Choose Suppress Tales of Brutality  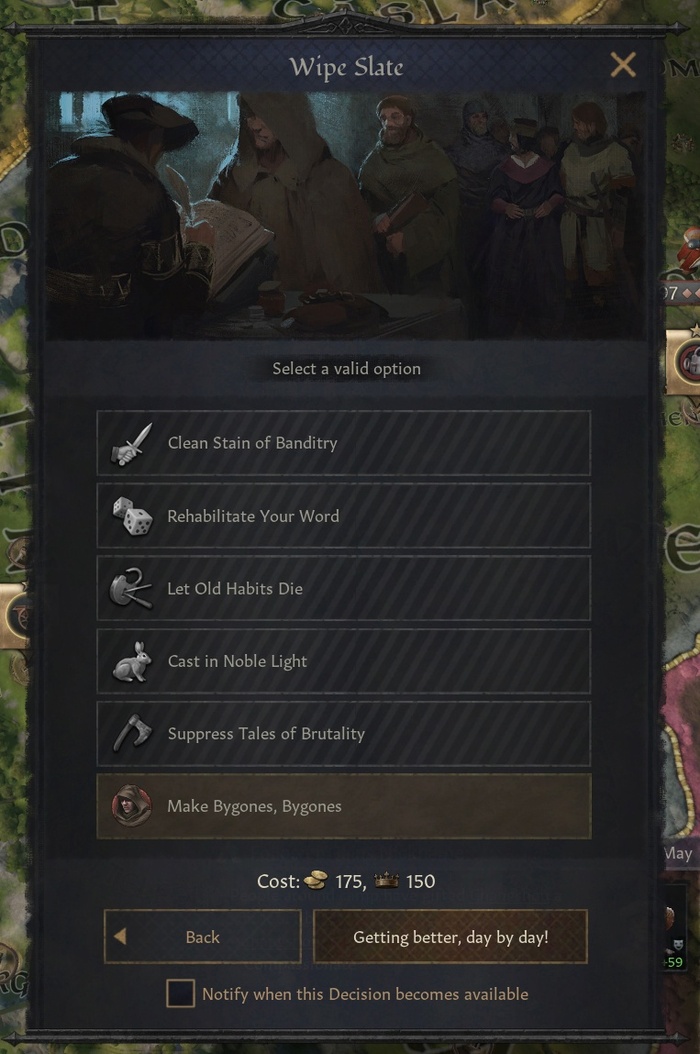(x=344, y=734)
